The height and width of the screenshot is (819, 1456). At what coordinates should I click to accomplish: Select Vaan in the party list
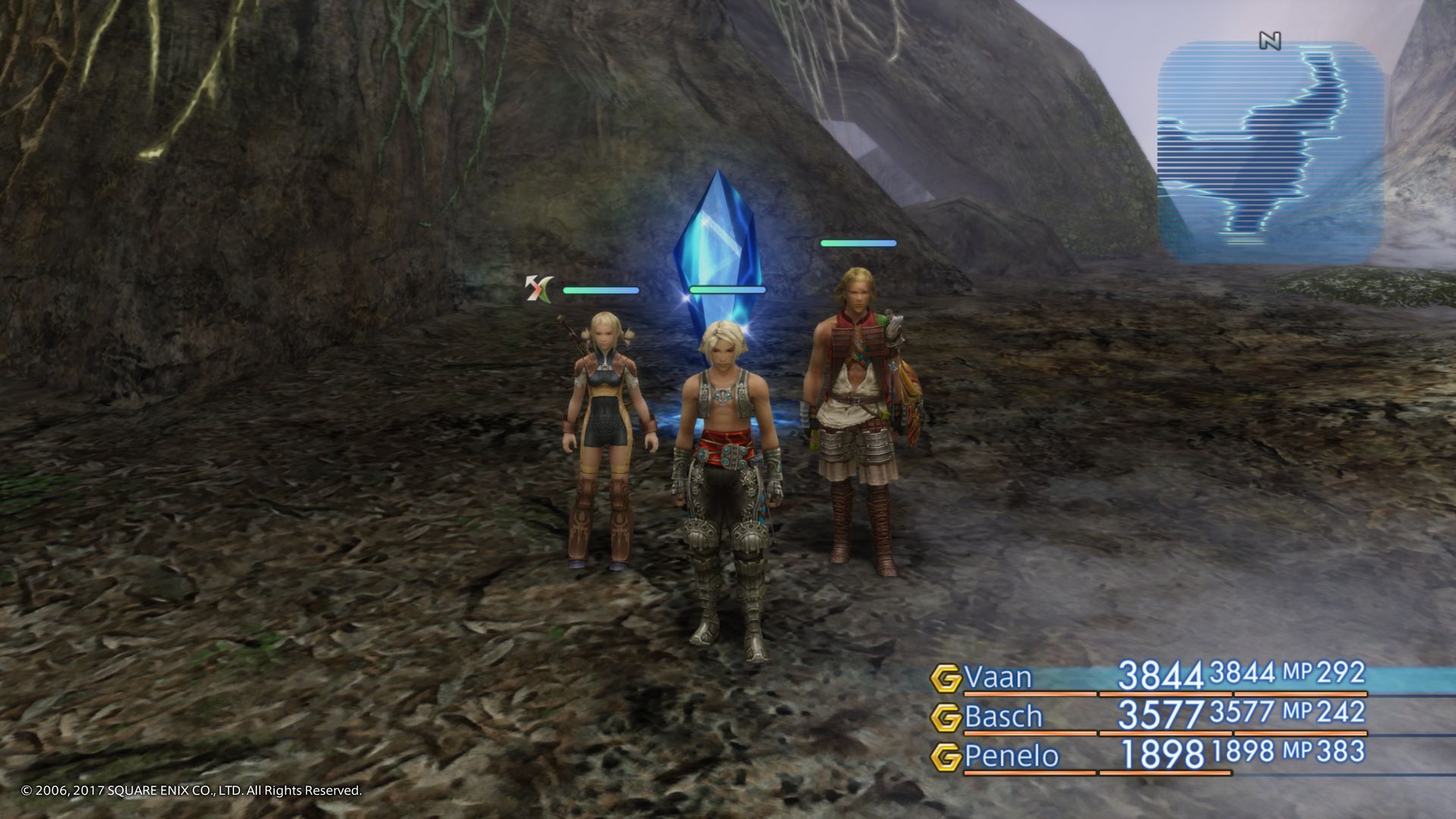[998, 677]
